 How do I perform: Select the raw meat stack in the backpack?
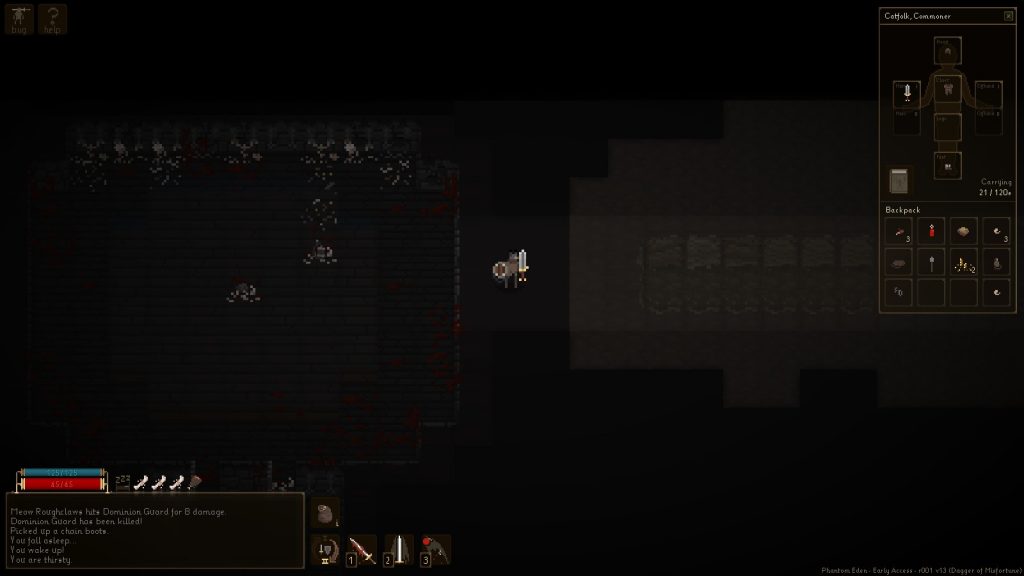(x=898, y=231)
